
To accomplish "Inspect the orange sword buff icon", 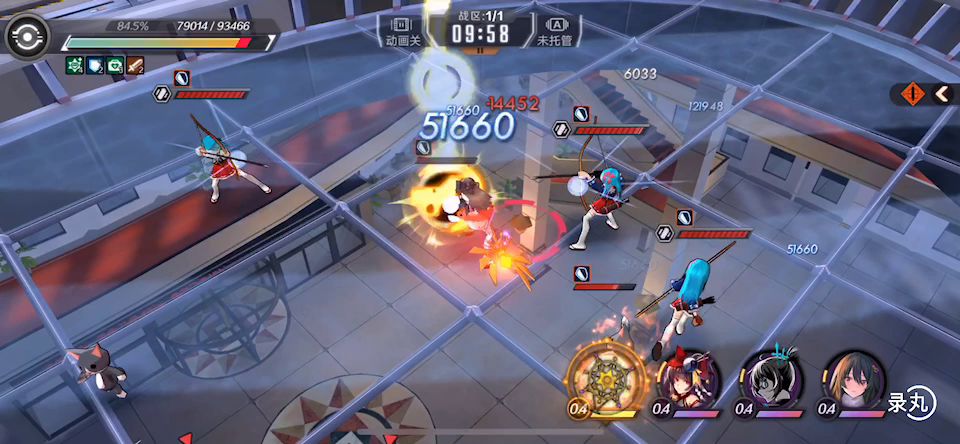I will [135, 66].
